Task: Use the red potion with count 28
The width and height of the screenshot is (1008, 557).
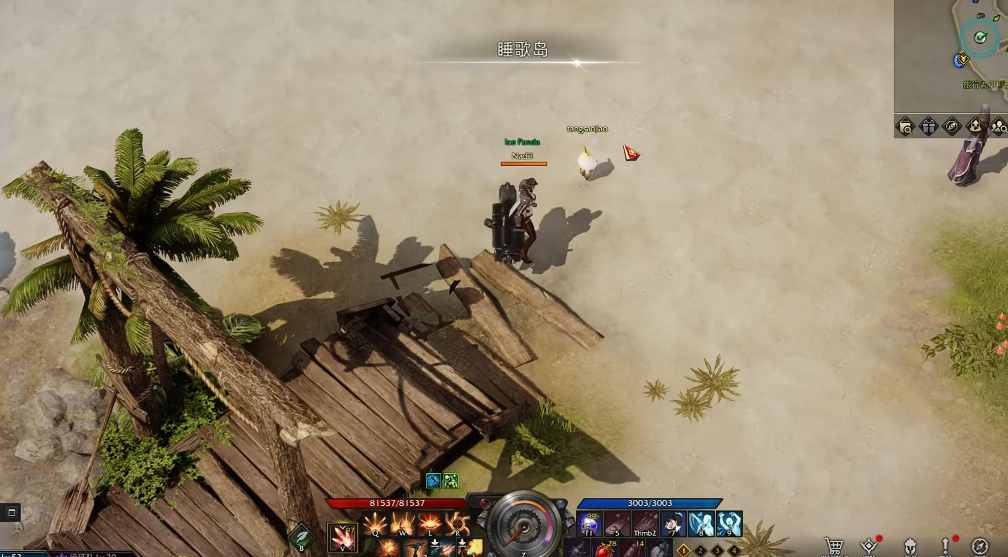Action: 602,548
